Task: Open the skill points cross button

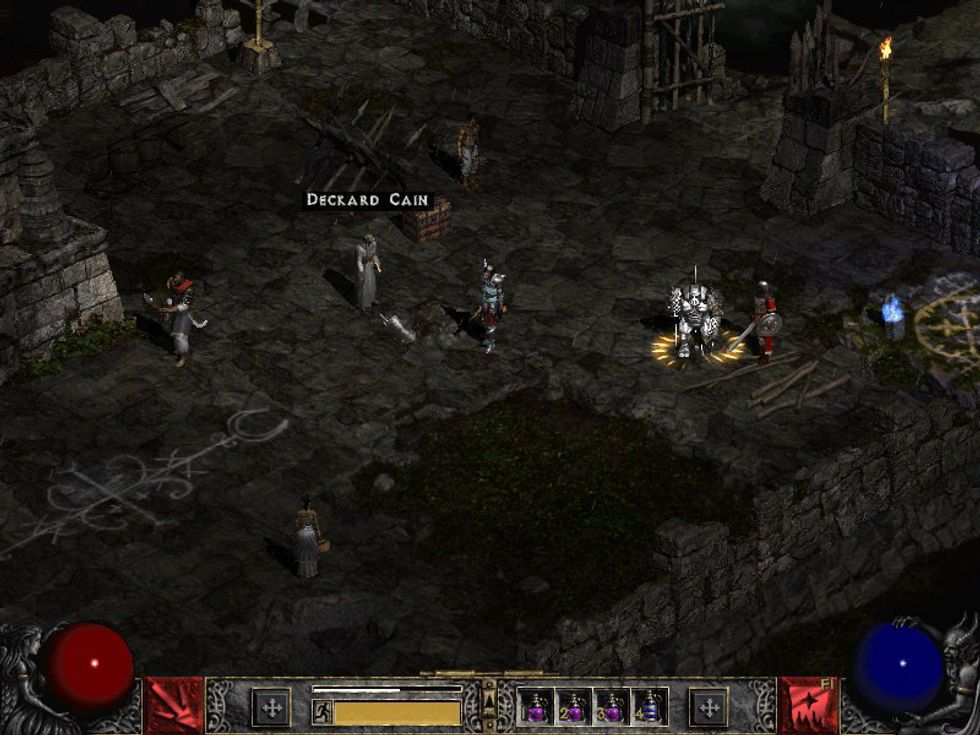Action: coord(710,708)
